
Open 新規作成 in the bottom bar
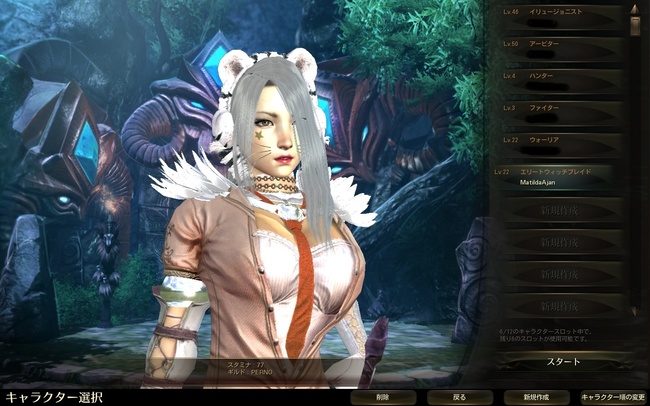pyautogui.click(x=535, y=397)
